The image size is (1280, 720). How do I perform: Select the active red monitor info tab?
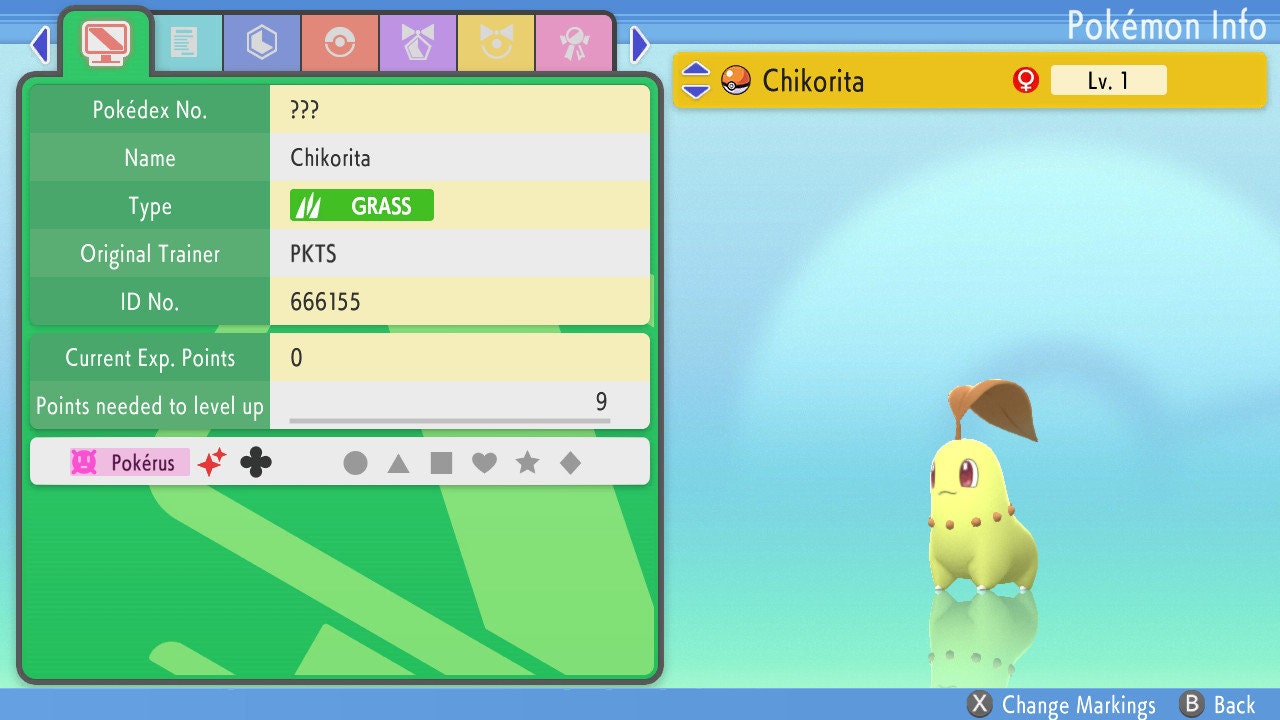point(105,42)
